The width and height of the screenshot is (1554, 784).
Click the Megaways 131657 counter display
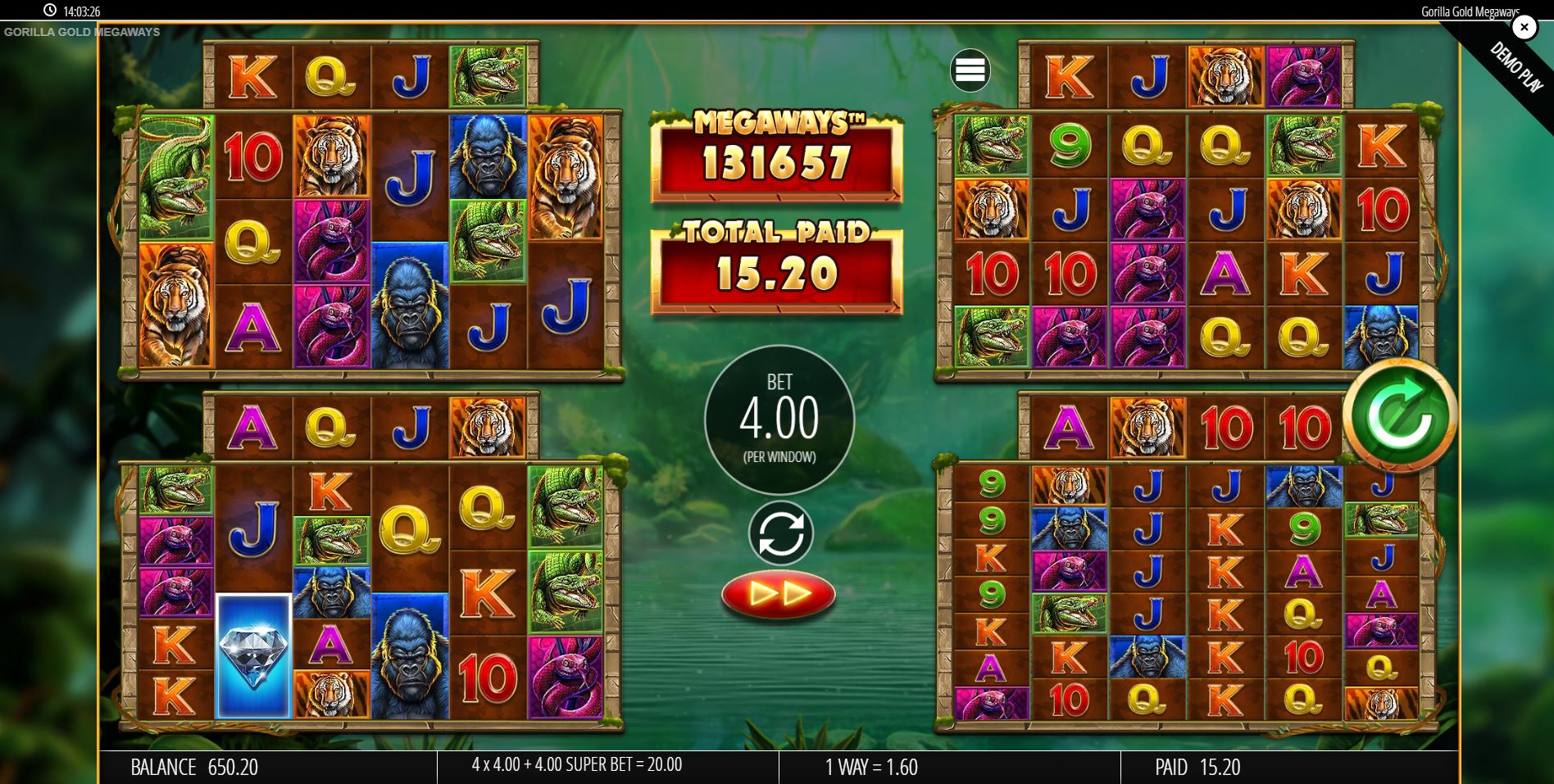[x=775, y=157]
